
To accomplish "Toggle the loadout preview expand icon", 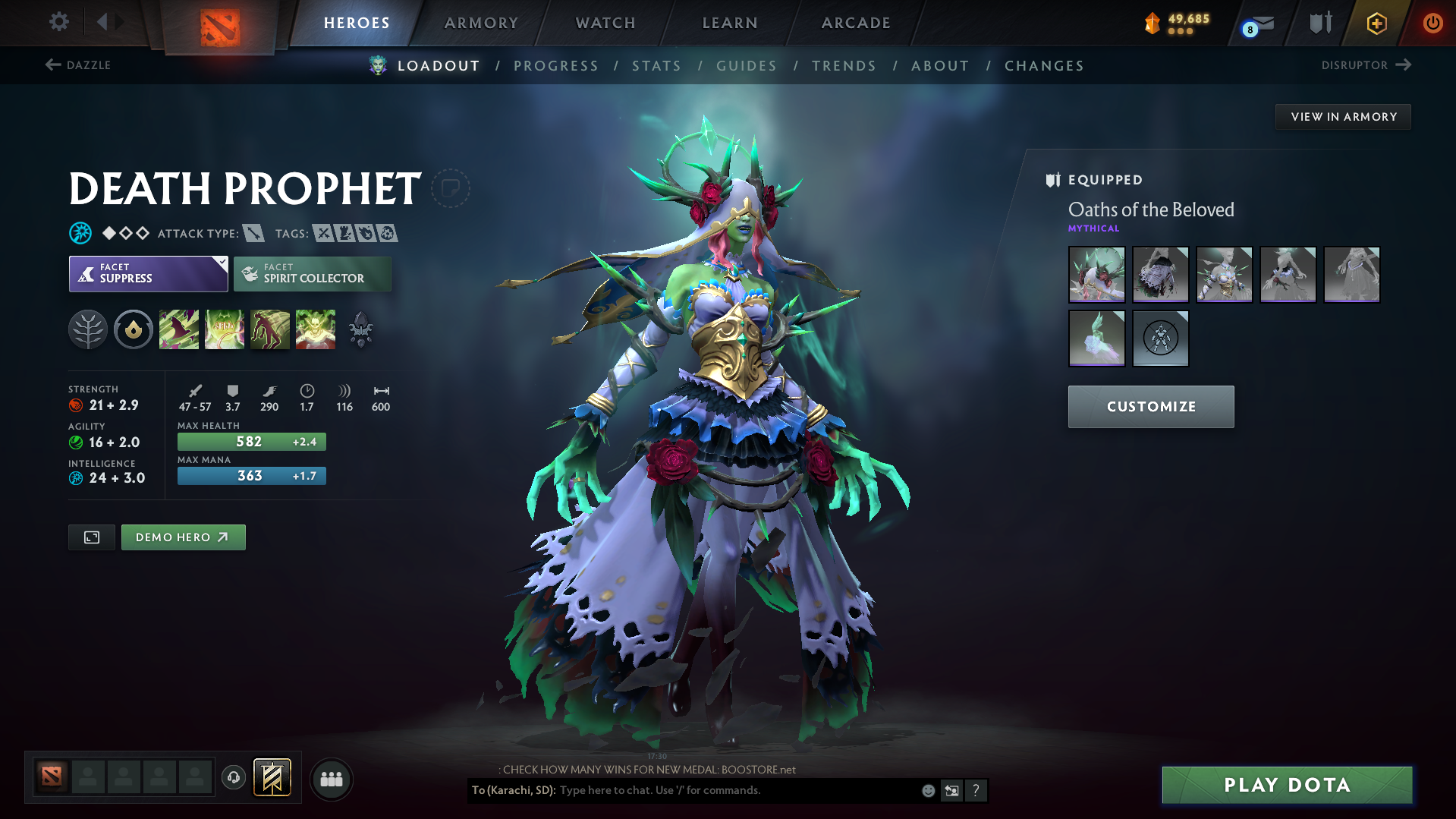I will 91,537.
